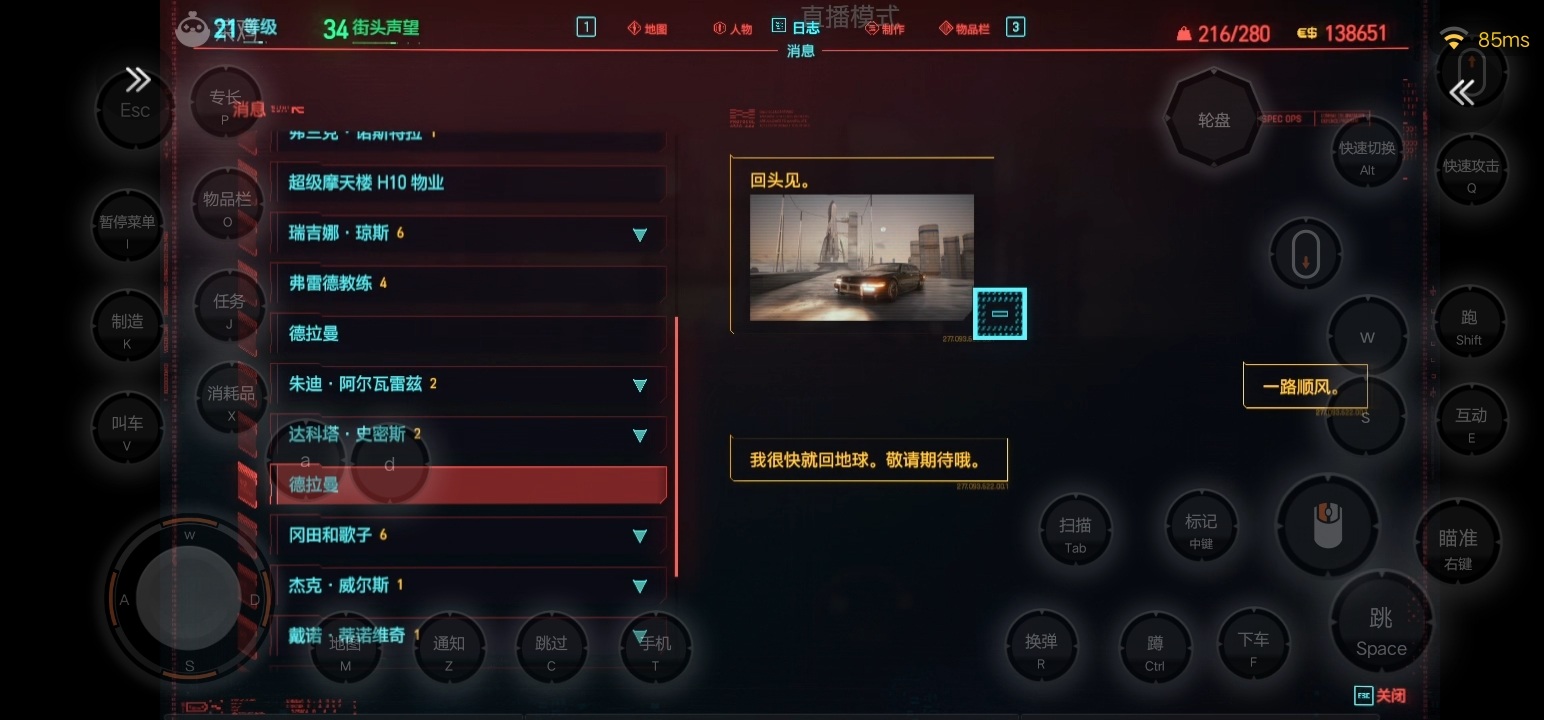Tap the 换弹 reload overlay button
This screenshot has width=1544, height=720.
(x=1041, y=651)
